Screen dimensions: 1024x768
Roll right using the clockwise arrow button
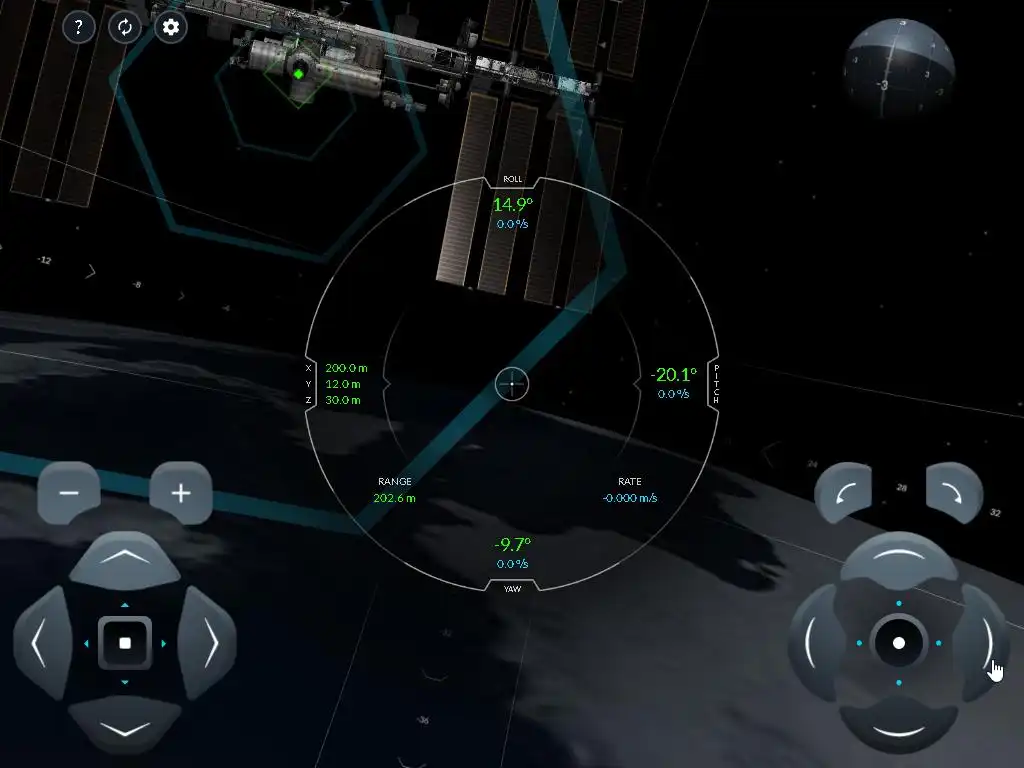point(955,491)
